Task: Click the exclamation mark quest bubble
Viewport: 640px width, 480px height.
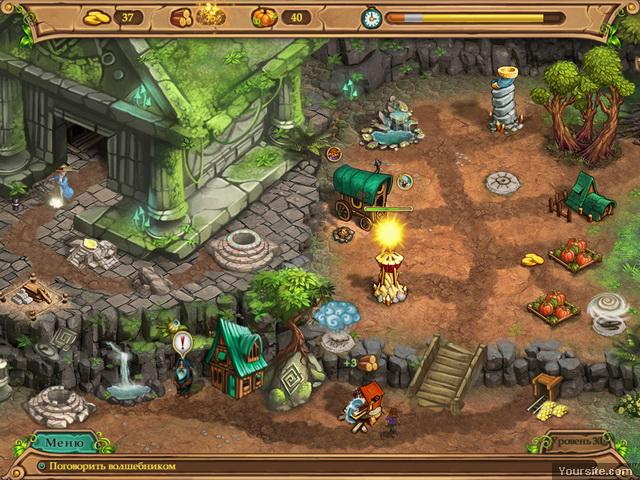Action: click(x=182, y=344)
